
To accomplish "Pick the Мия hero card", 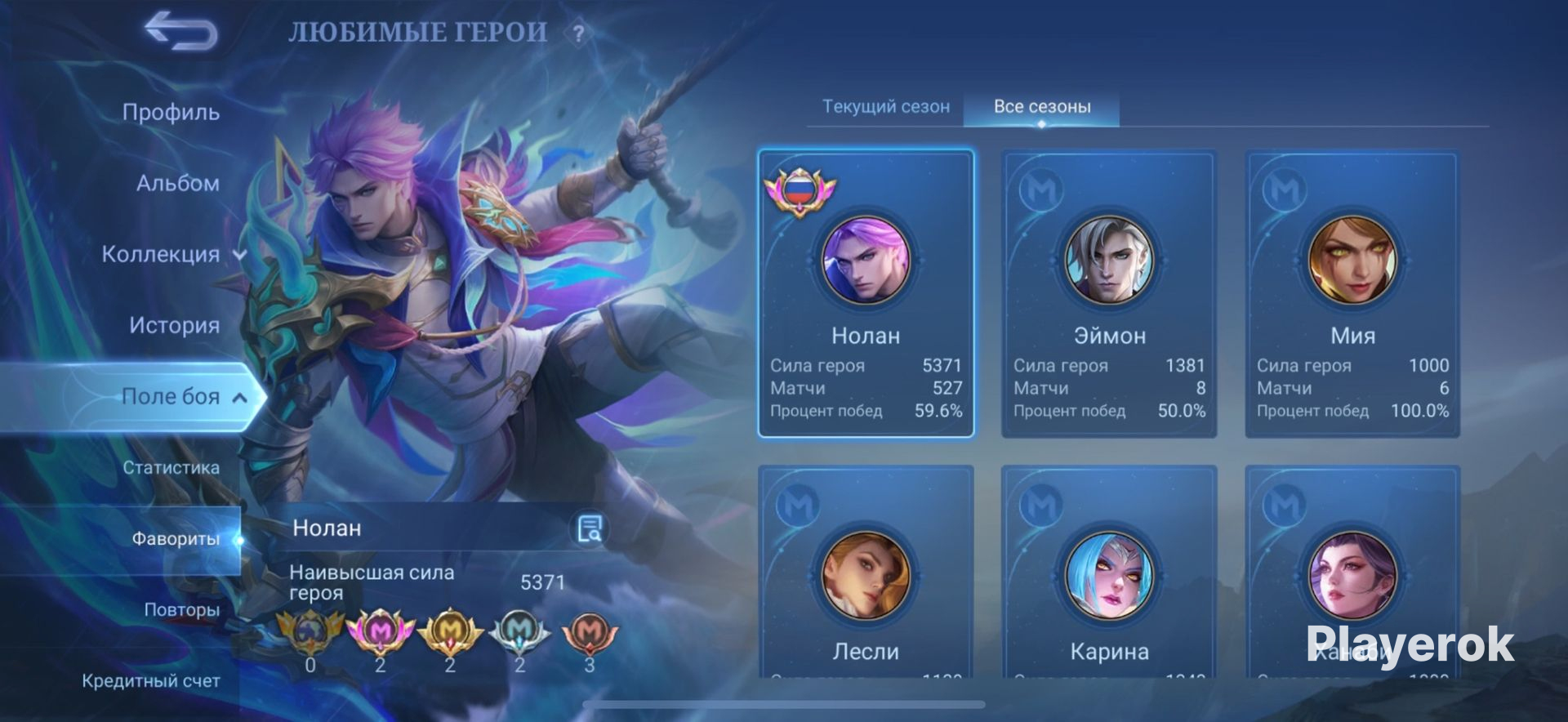I will [1352, 294].
